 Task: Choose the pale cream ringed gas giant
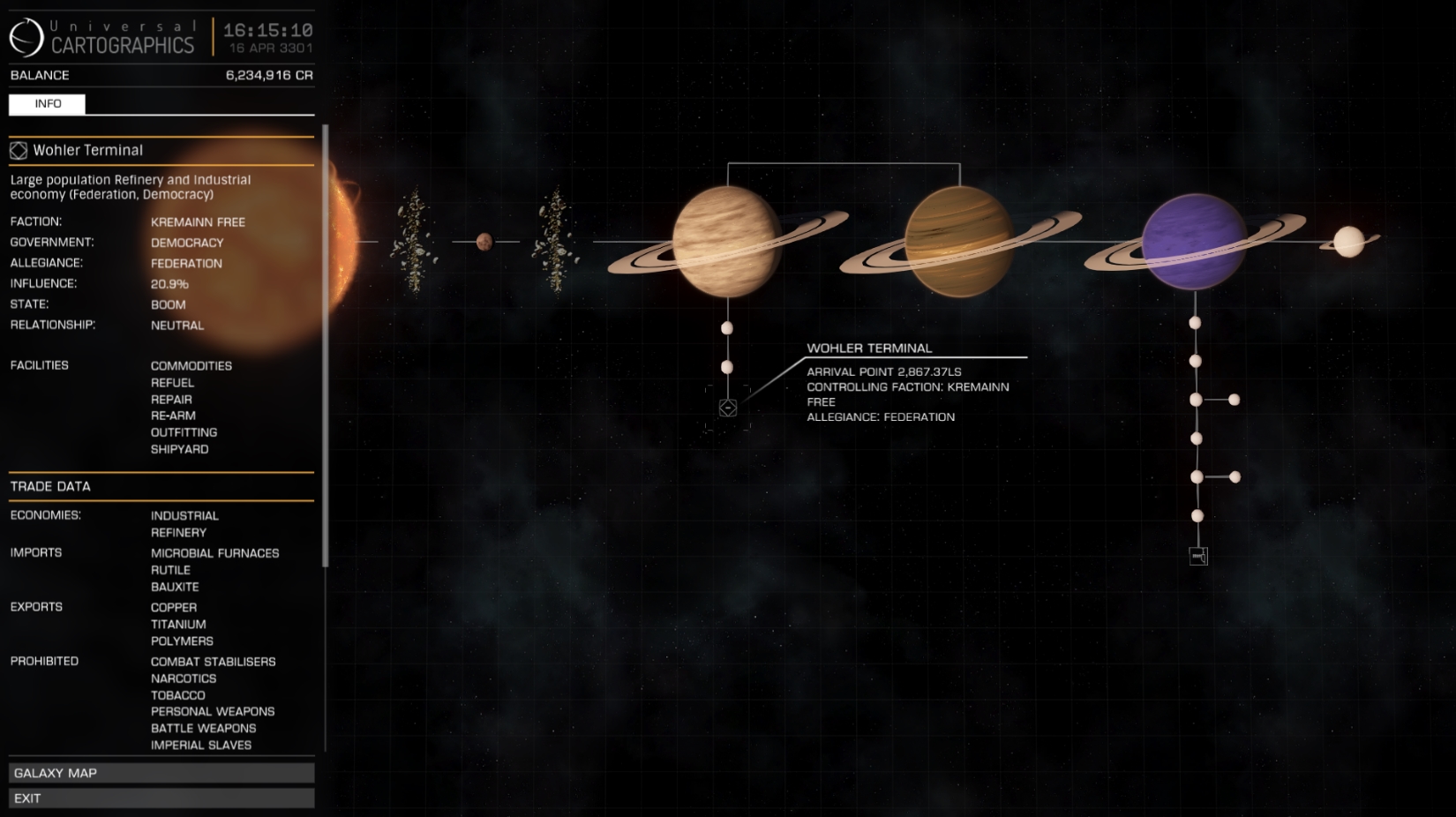point(726,242)
